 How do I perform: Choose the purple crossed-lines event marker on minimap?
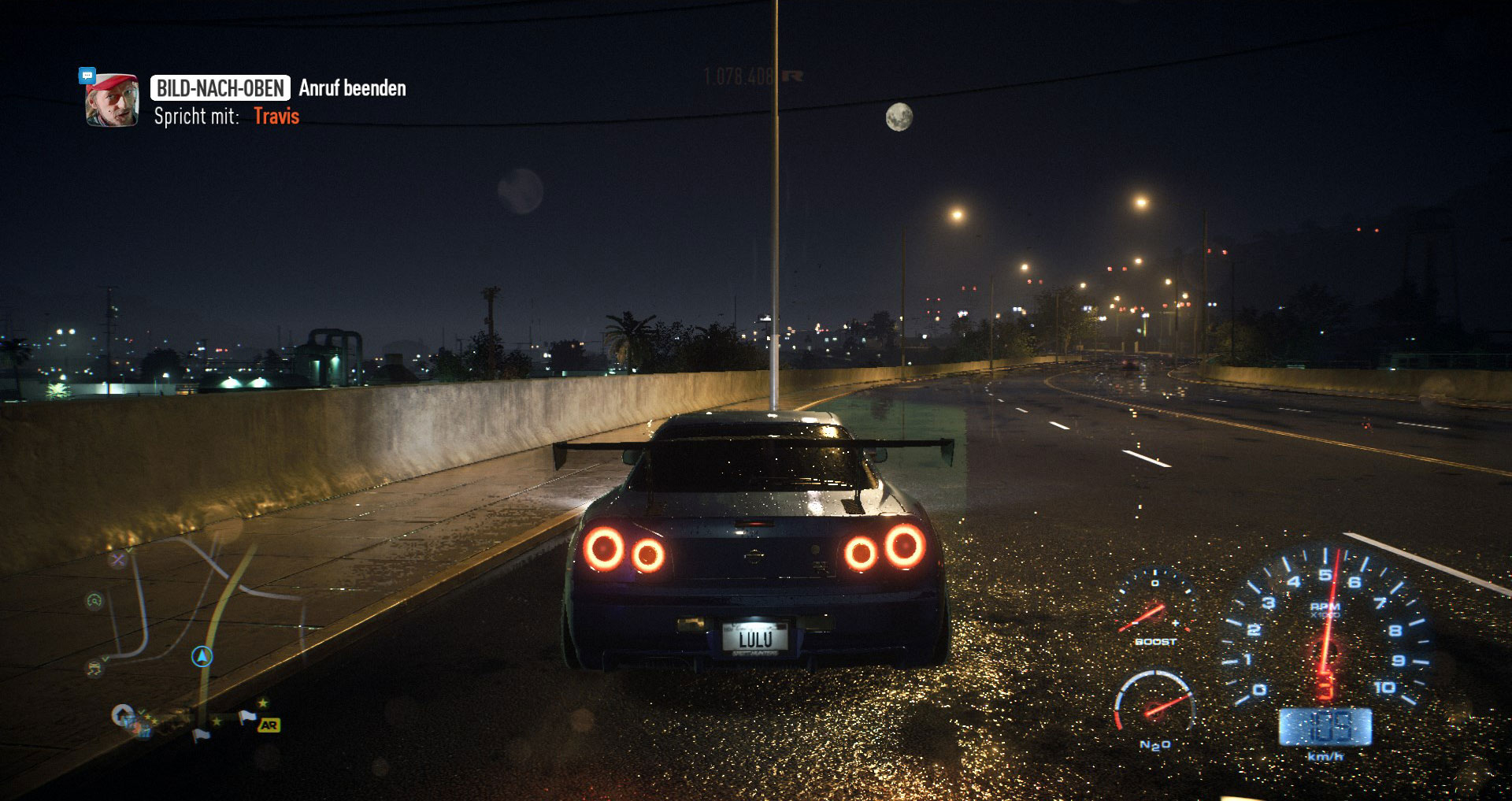[118, 559]
